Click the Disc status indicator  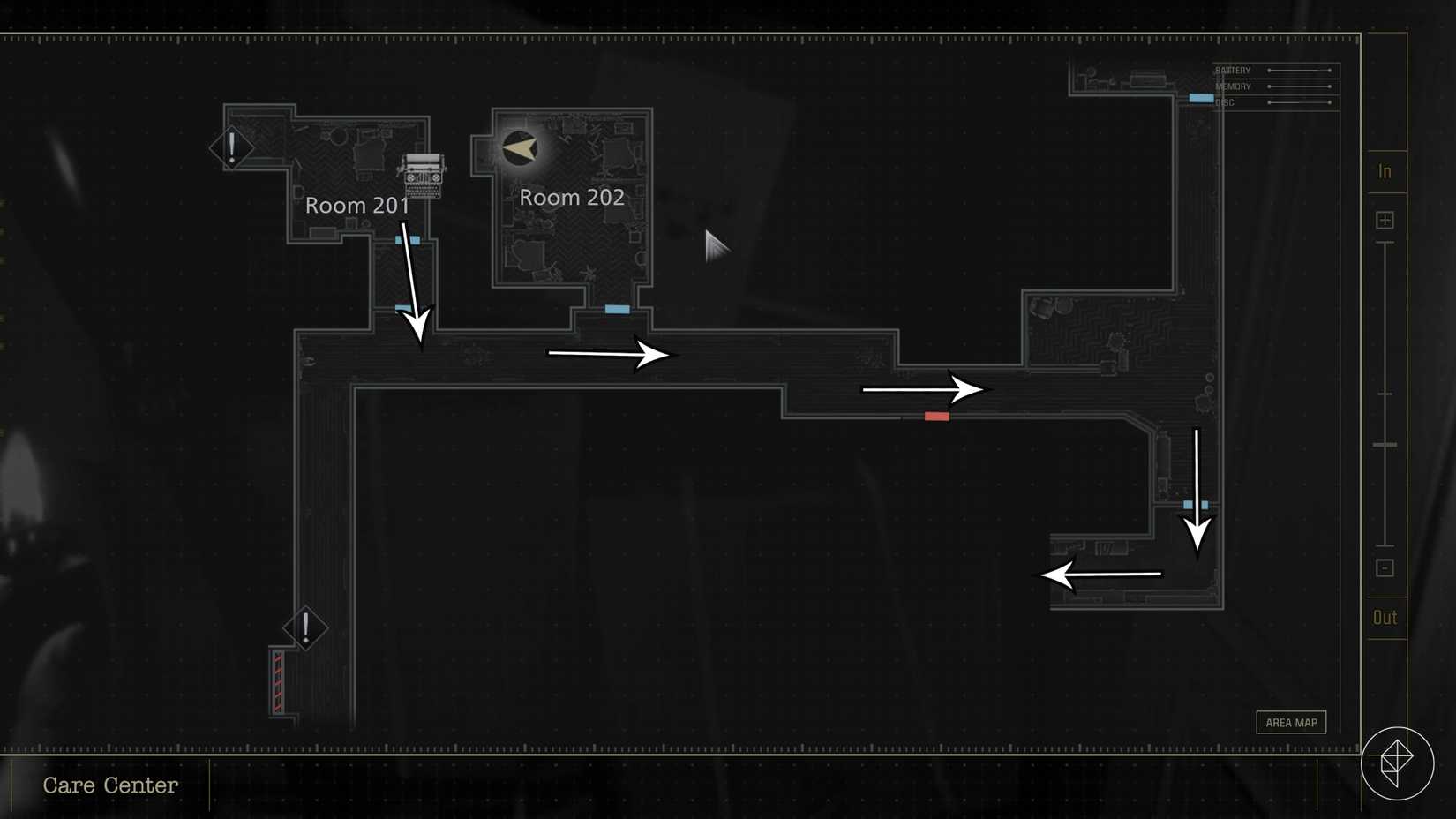[1274, 102]
